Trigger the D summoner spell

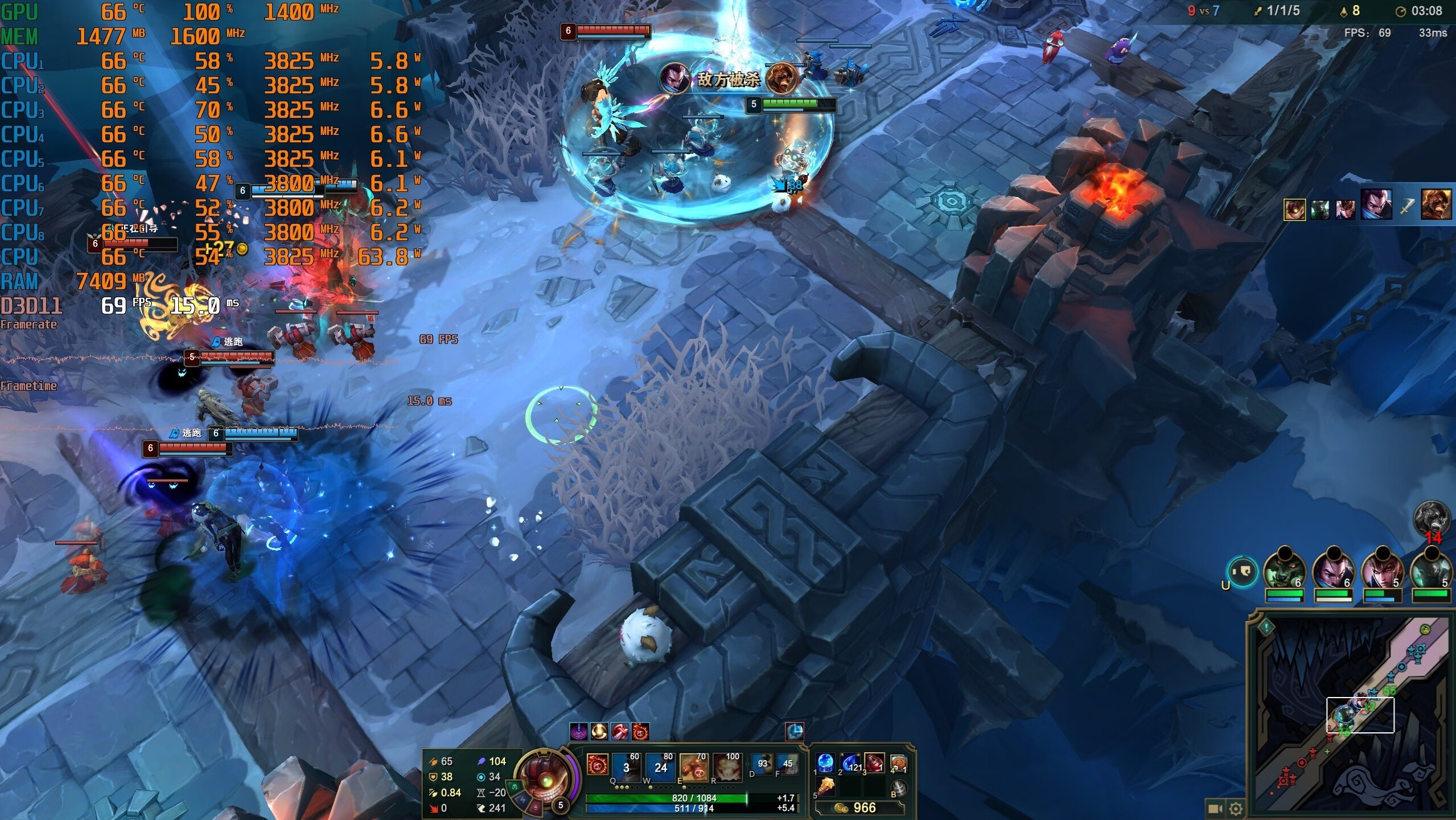(x=763, y=764)
